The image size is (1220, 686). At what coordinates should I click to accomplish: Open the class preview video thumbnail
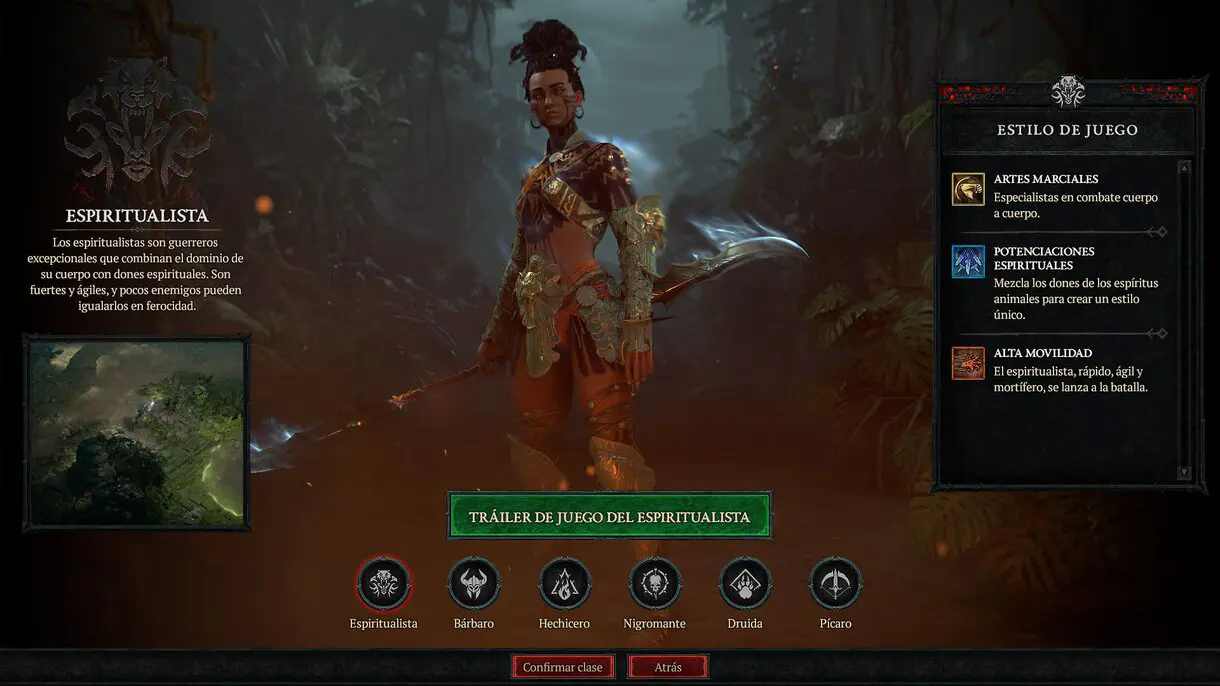137,432
